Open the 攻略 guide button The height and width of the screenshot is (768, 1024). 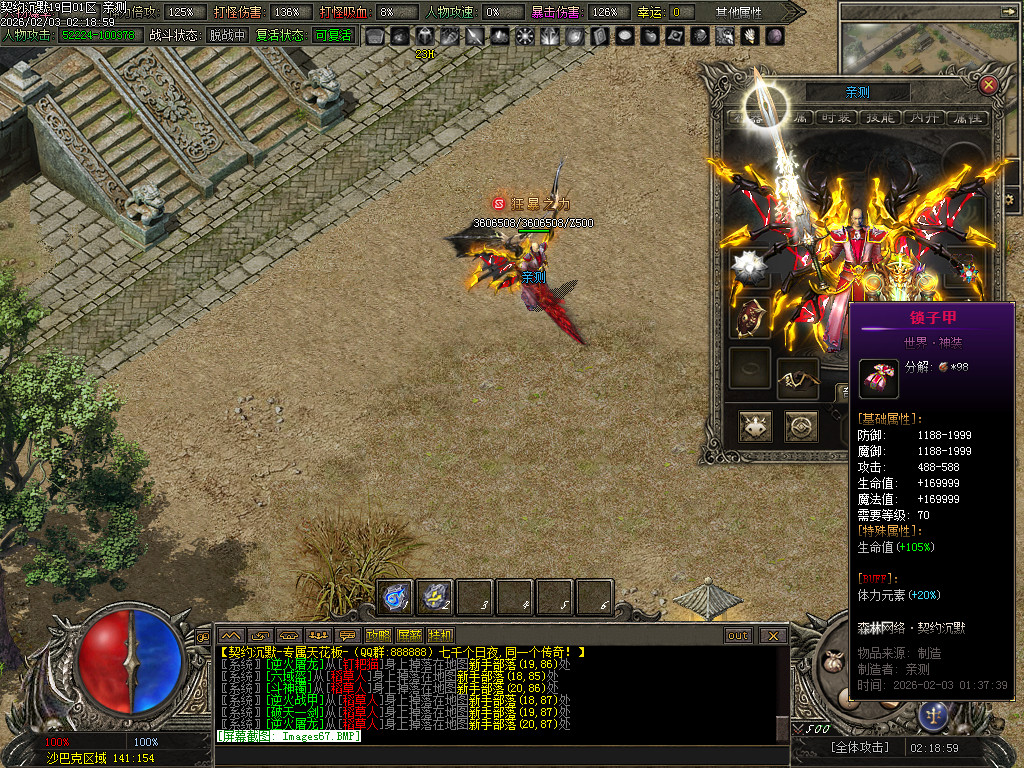pyautogui.click(x=379, y=635)
